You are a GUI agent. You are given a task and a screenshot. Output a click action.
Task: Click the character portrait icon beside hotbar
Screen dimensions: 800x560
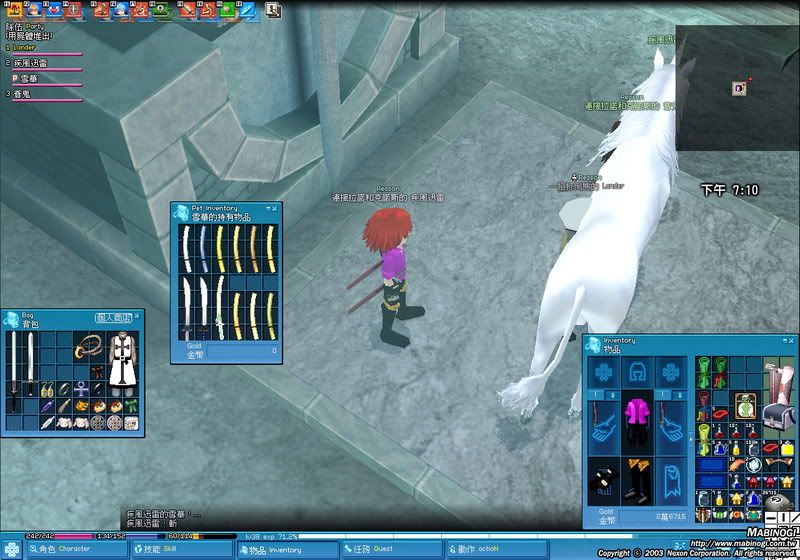(x=273, y=11)
